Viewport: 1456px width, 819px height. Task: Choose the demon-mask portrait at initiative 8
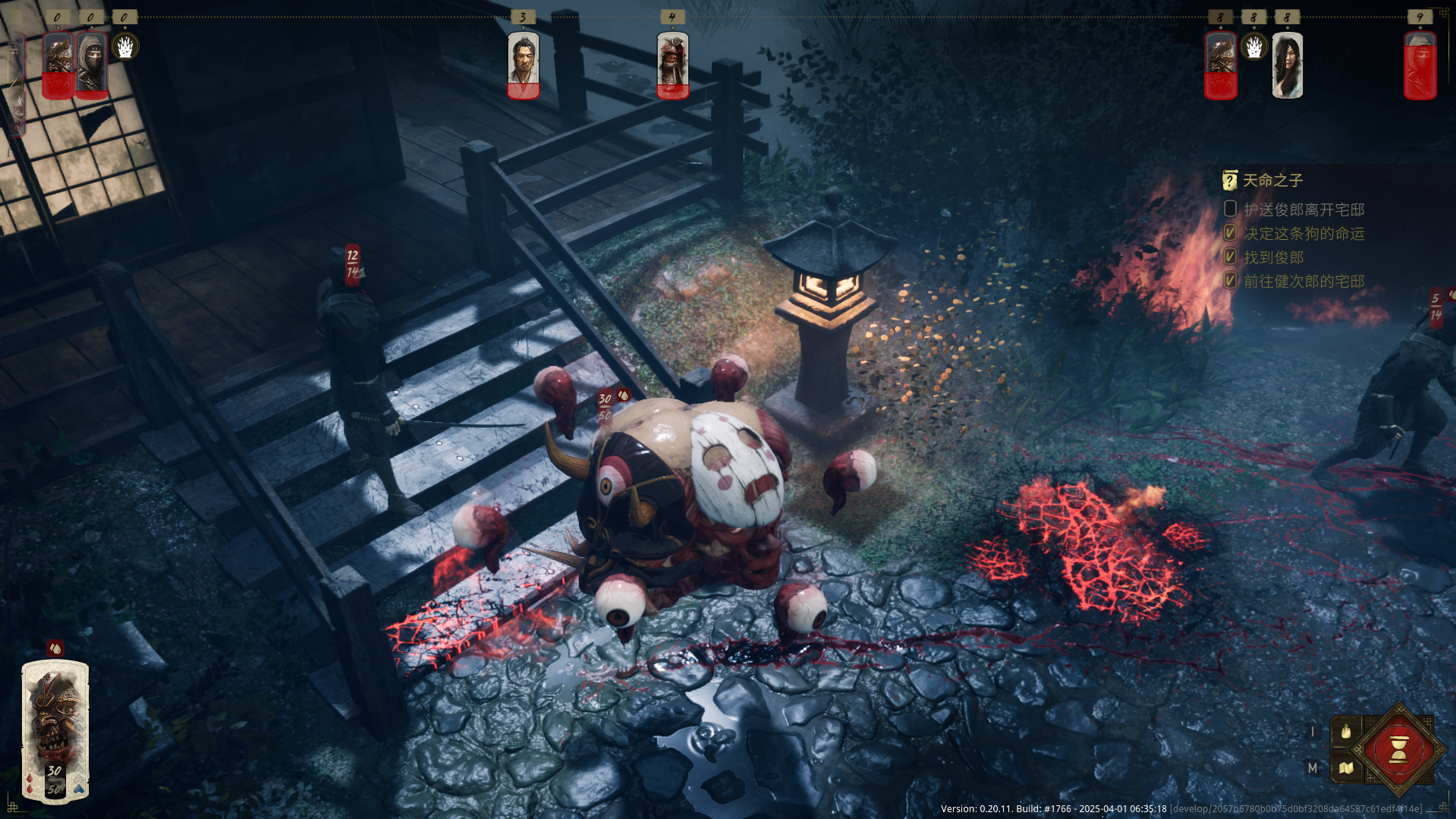[x=1221, y=65]
